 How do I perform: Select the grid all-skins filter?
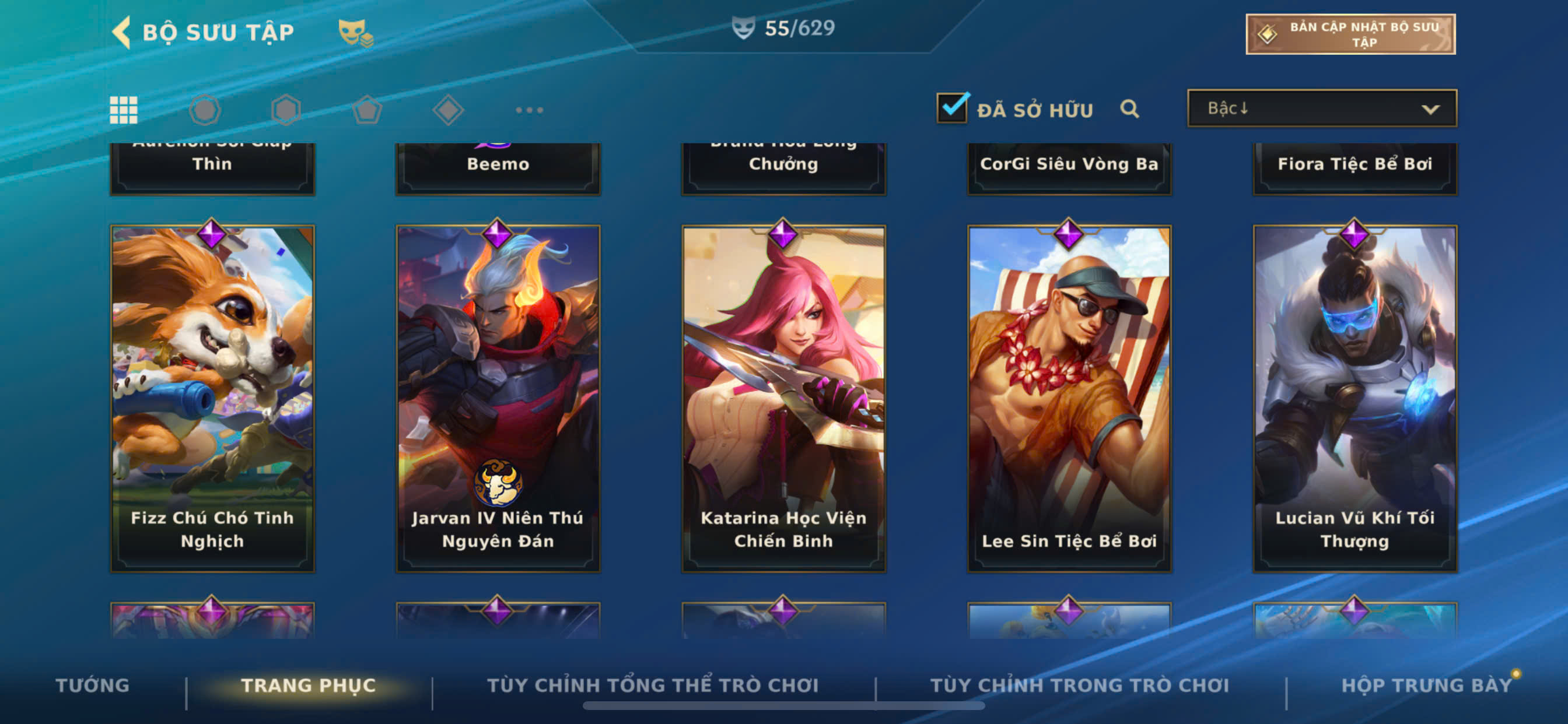[124, 110]
